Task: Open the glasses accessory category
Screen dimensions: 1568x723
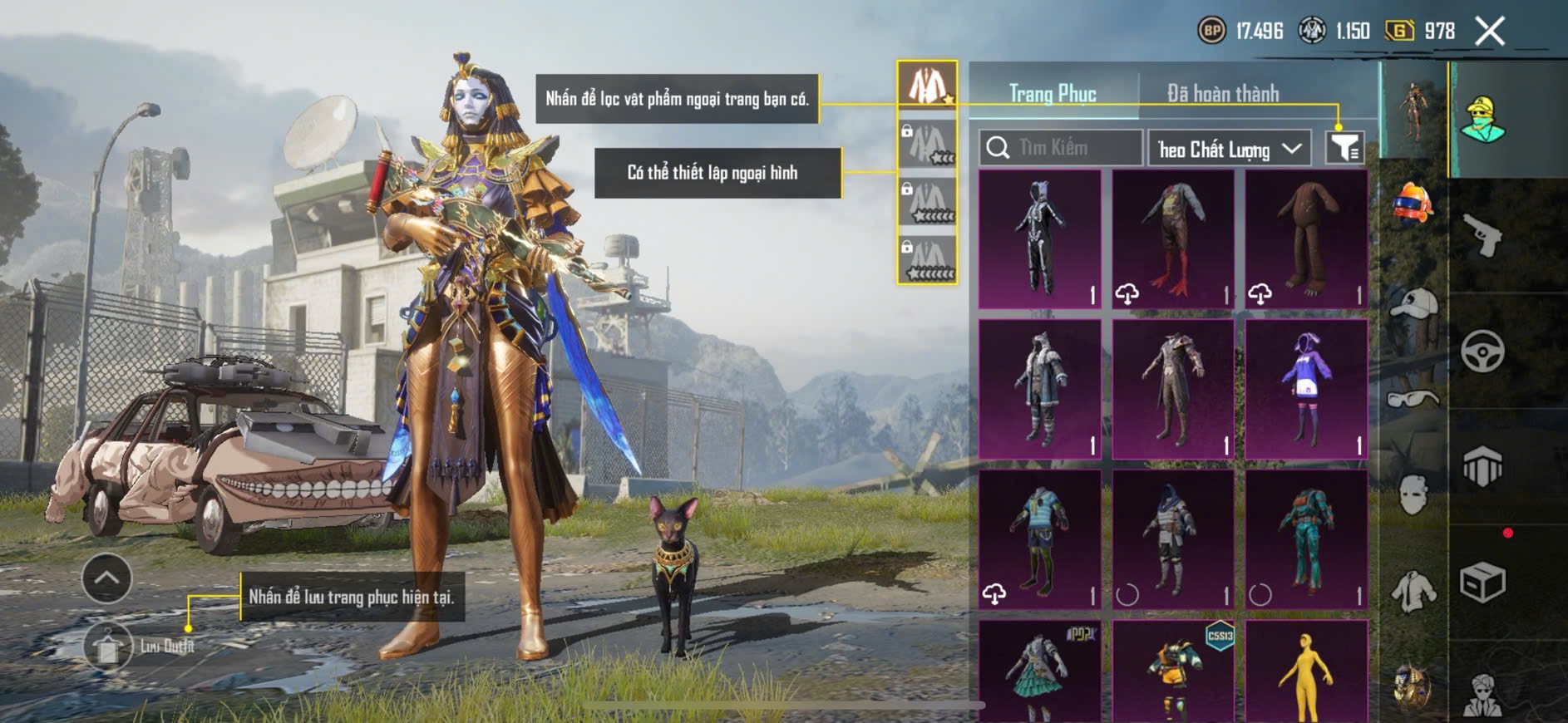Action: 1413,400
